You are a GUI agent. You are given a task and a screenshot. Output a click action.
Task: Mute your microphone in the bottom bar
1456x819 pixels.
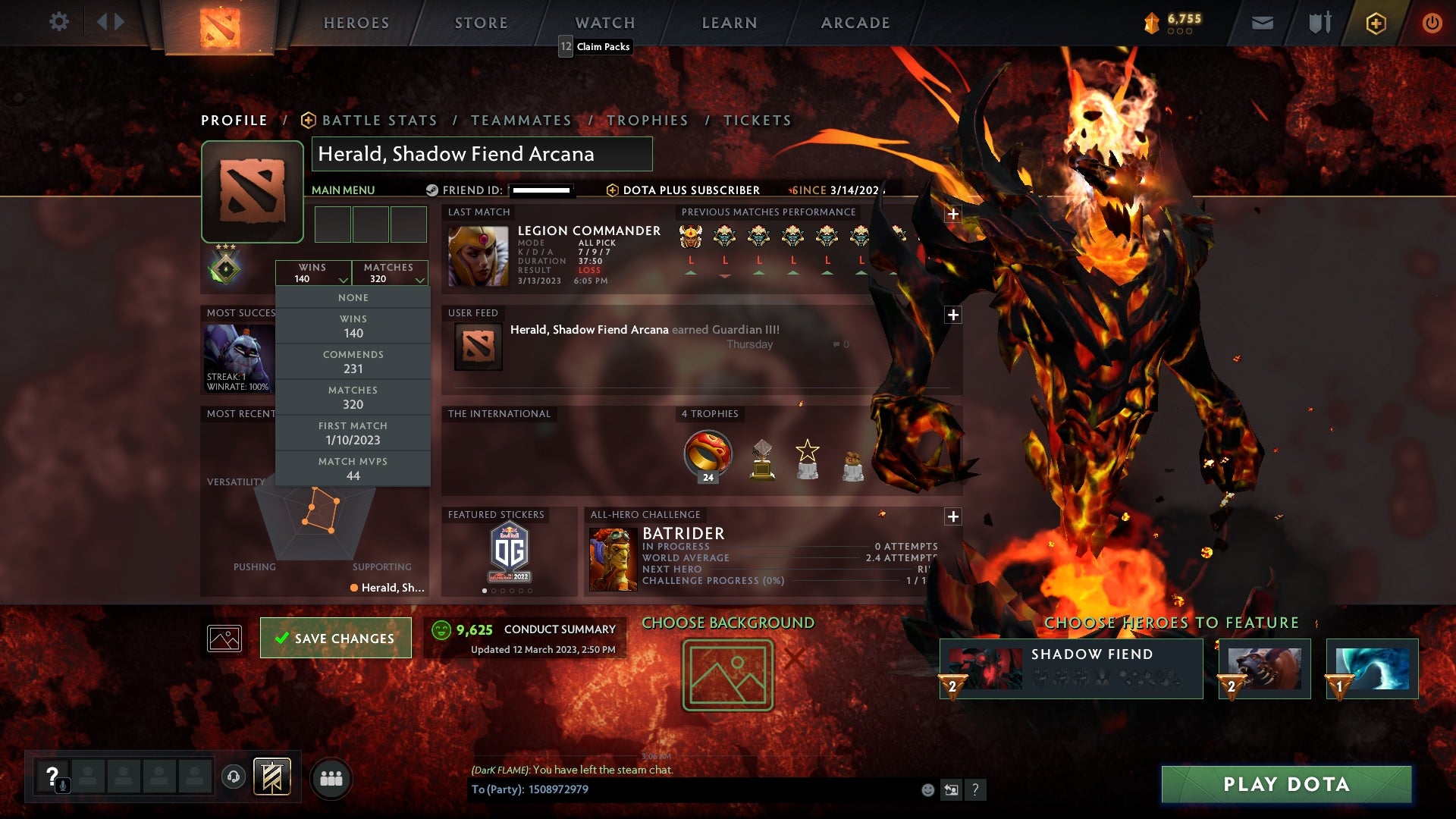[62, 785]
